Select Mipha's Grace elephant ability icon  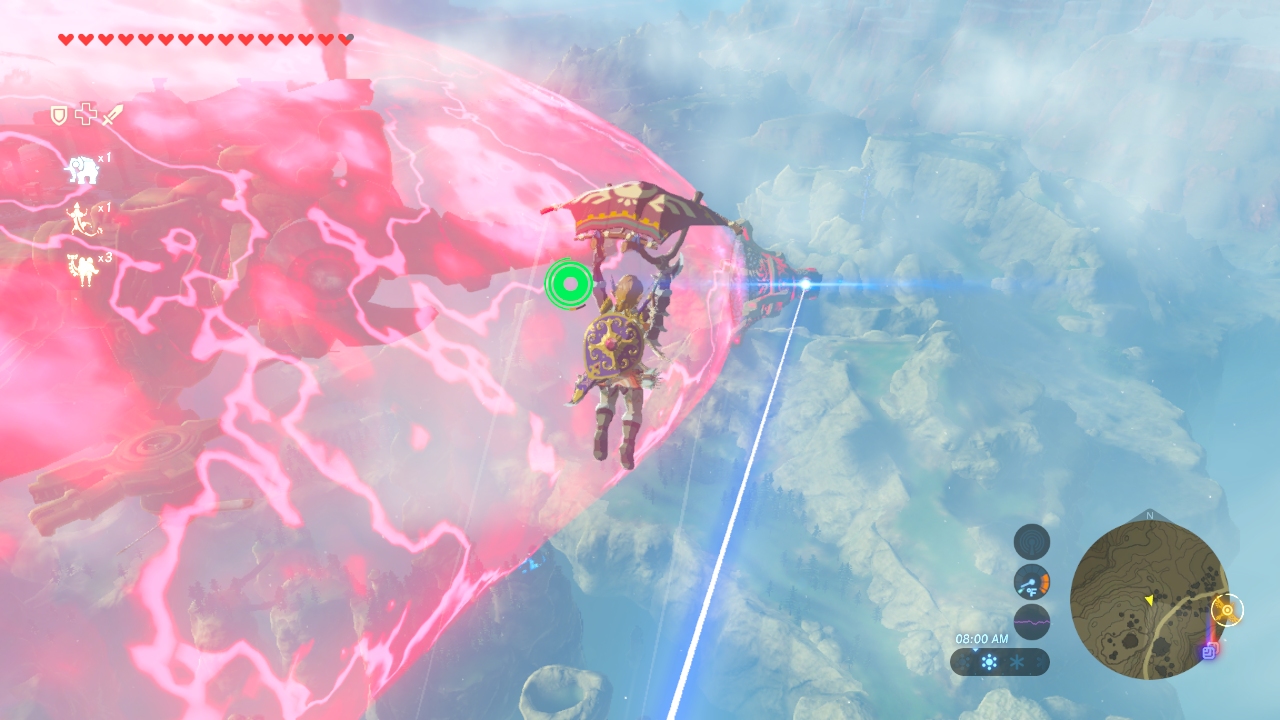click(x=81, y=170)
